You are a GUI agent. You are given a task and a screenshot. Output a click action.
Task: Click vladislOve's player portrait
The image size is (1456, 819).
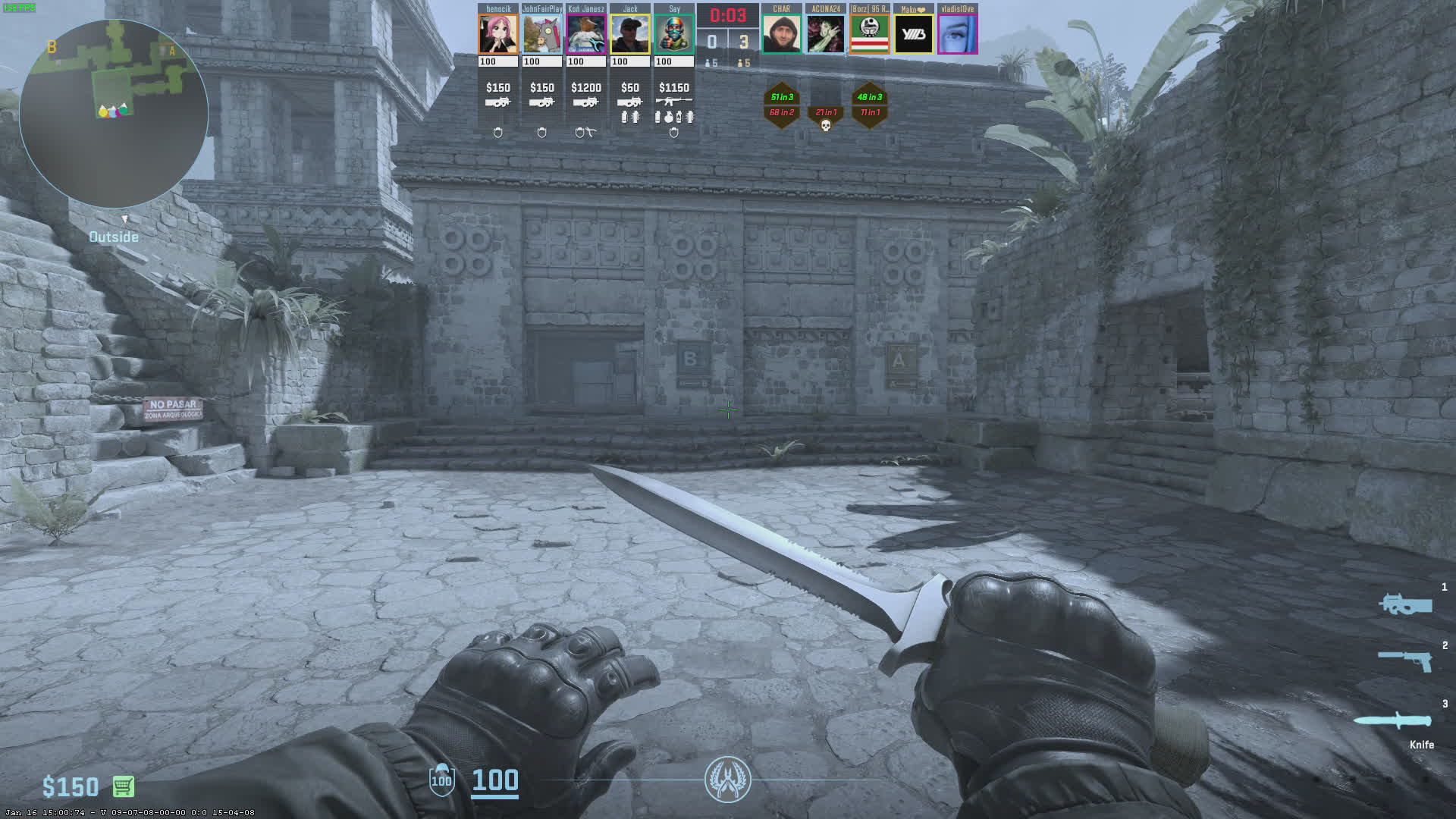click(957, 34)
